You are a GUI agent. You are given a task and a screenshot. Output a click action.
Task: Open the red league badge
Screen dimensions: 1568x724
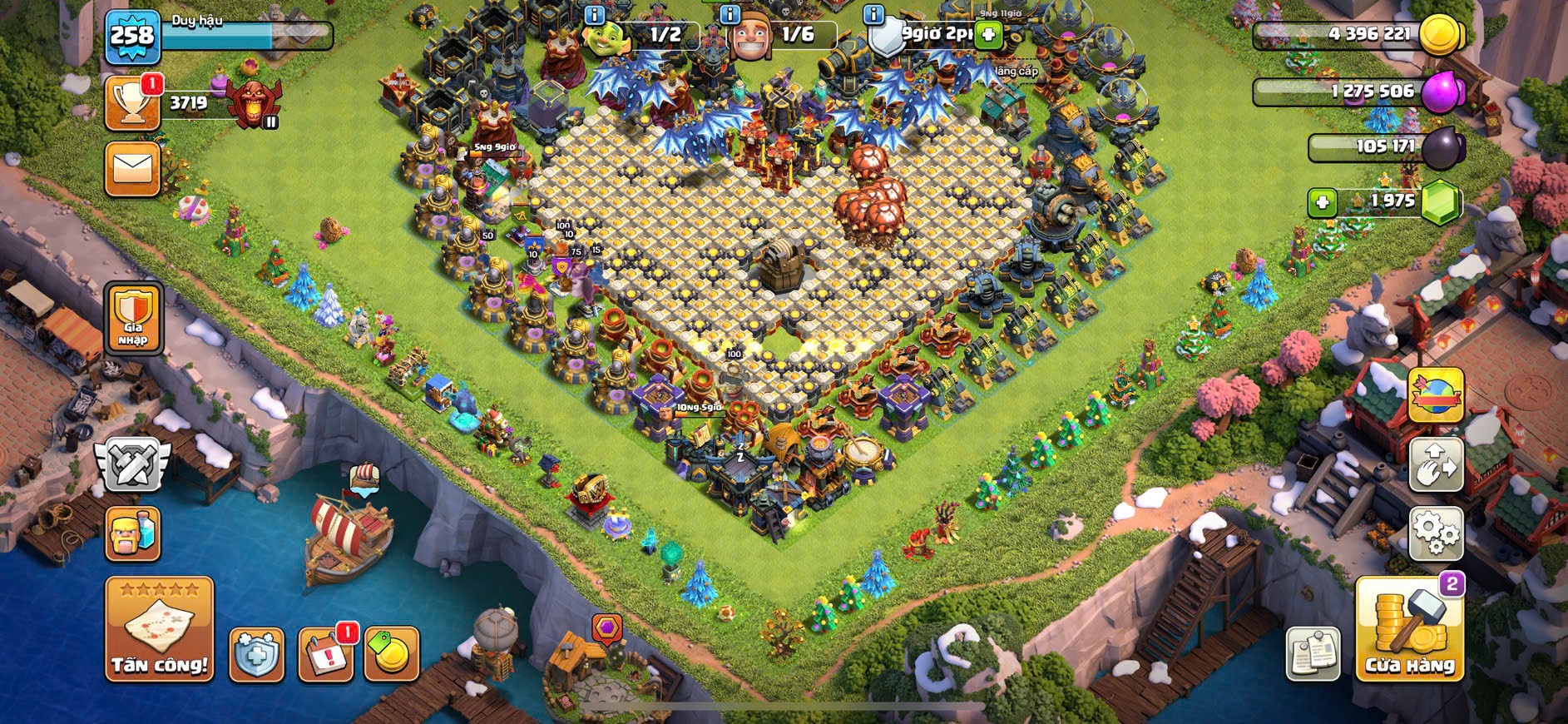252,104
